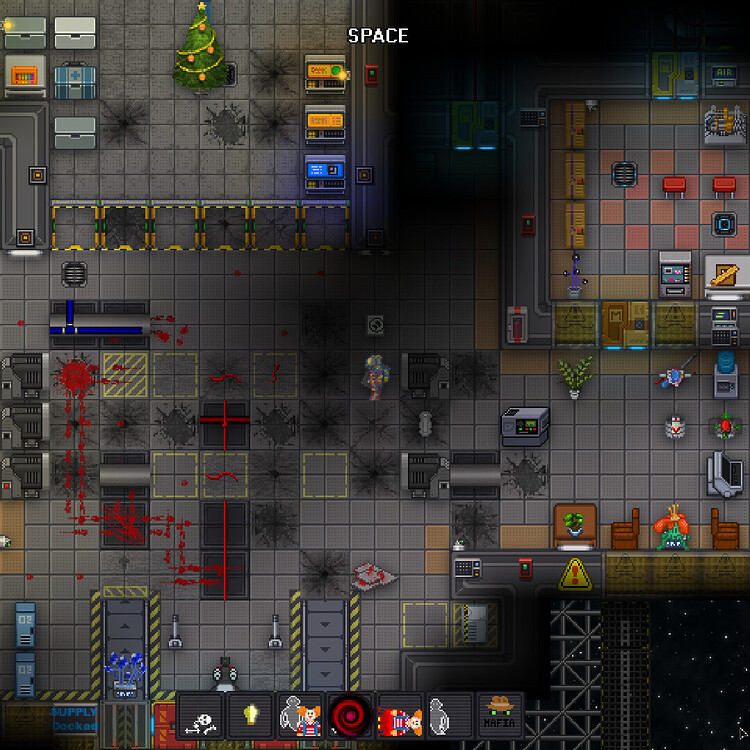This screenshot has width=750, height=750.
Task: Select the ghost with standing clown icon
Action: [301, 716]
